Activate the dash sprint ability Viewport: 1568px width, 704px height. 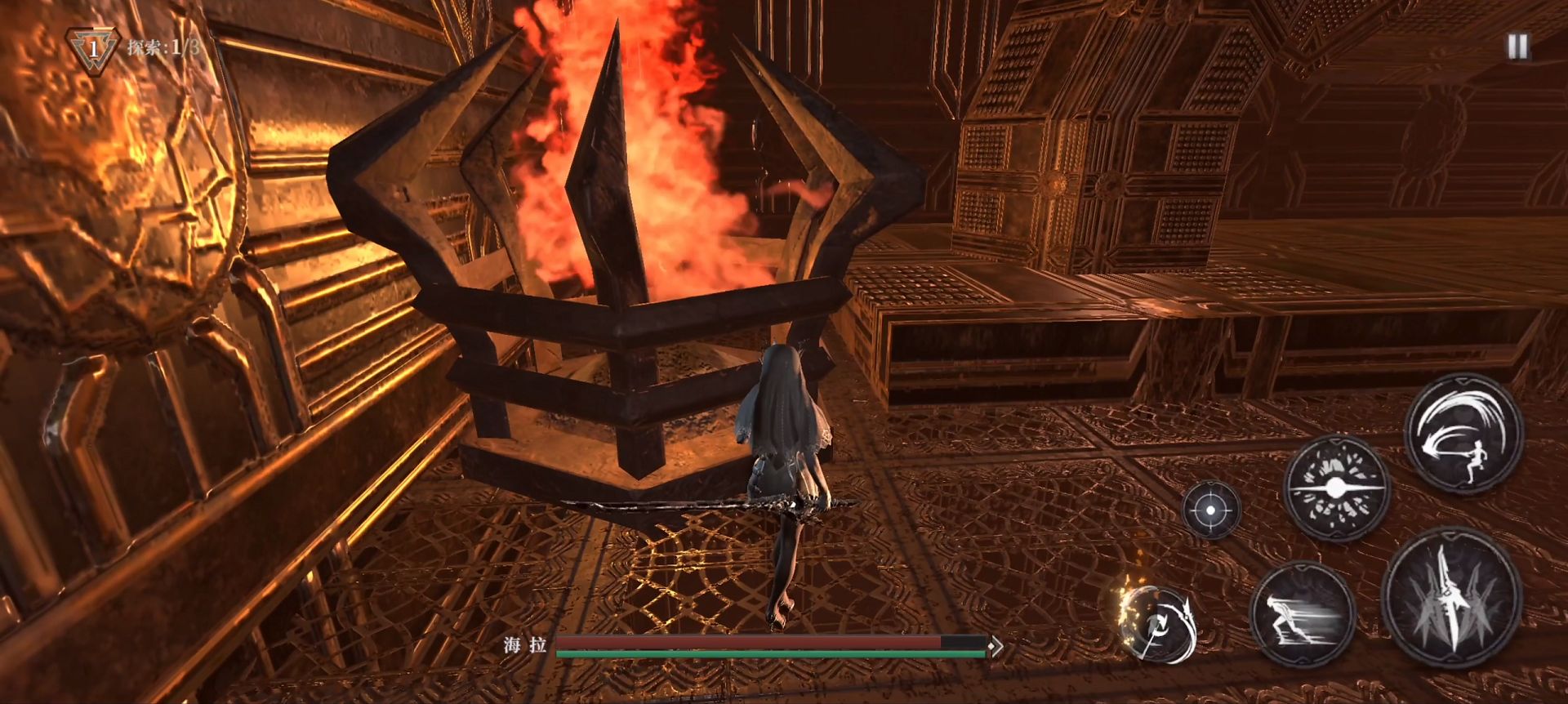tap(1302, 614)
